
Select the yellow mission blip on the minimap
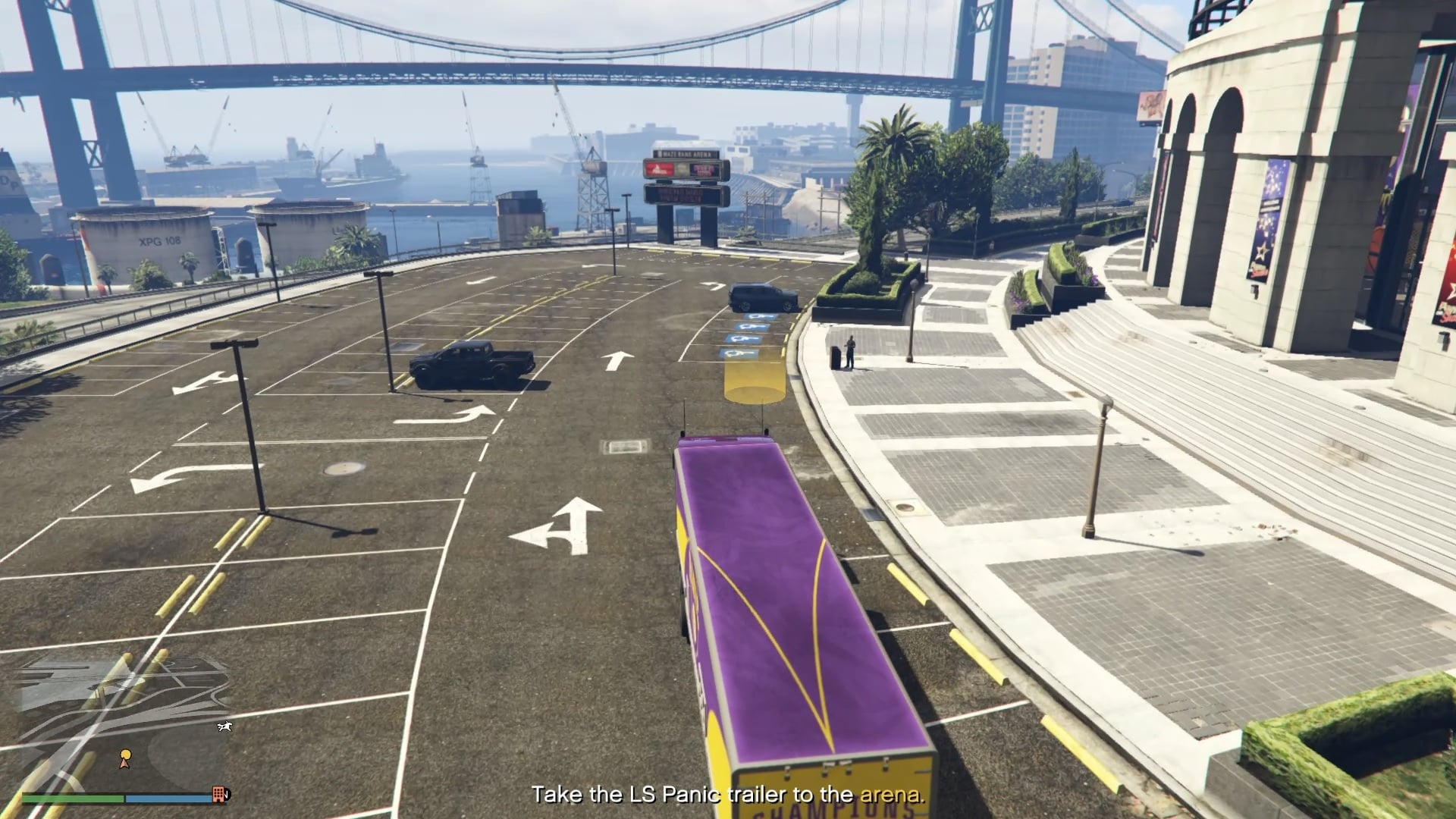point(125,755)
